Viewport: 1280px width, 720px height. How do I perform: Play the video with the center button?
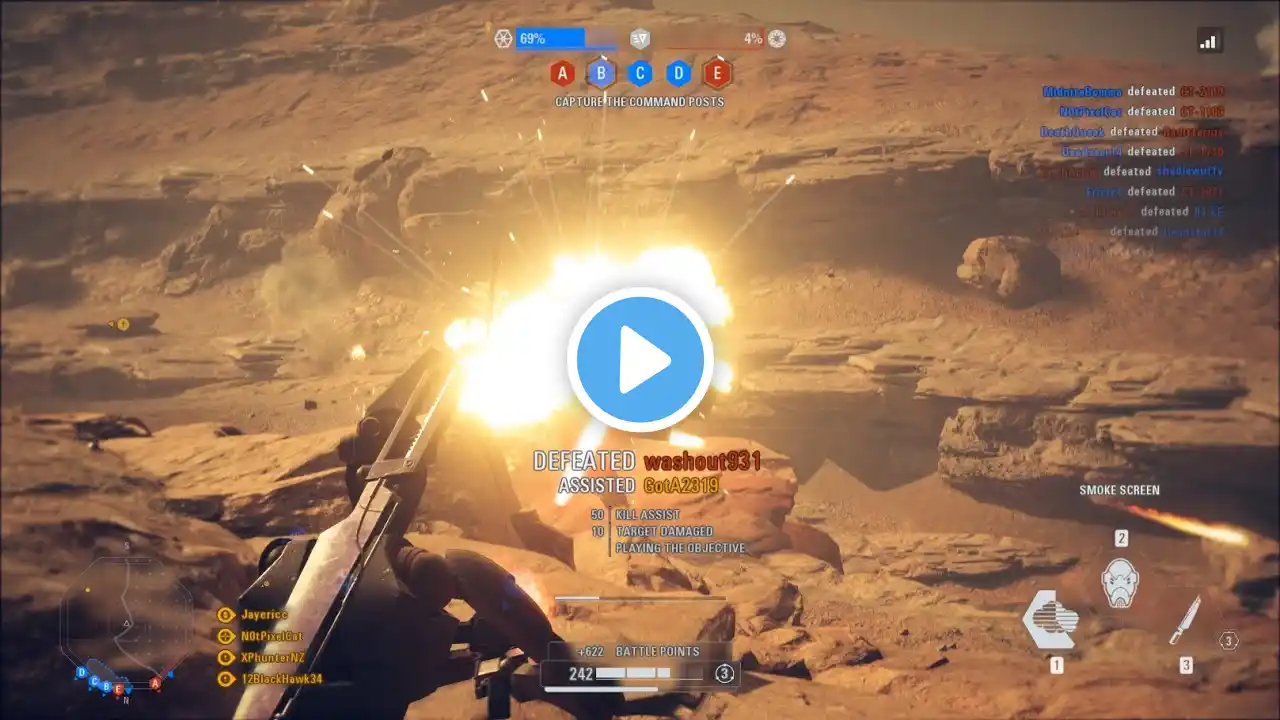pyautogui.click(x=640, y=360)
